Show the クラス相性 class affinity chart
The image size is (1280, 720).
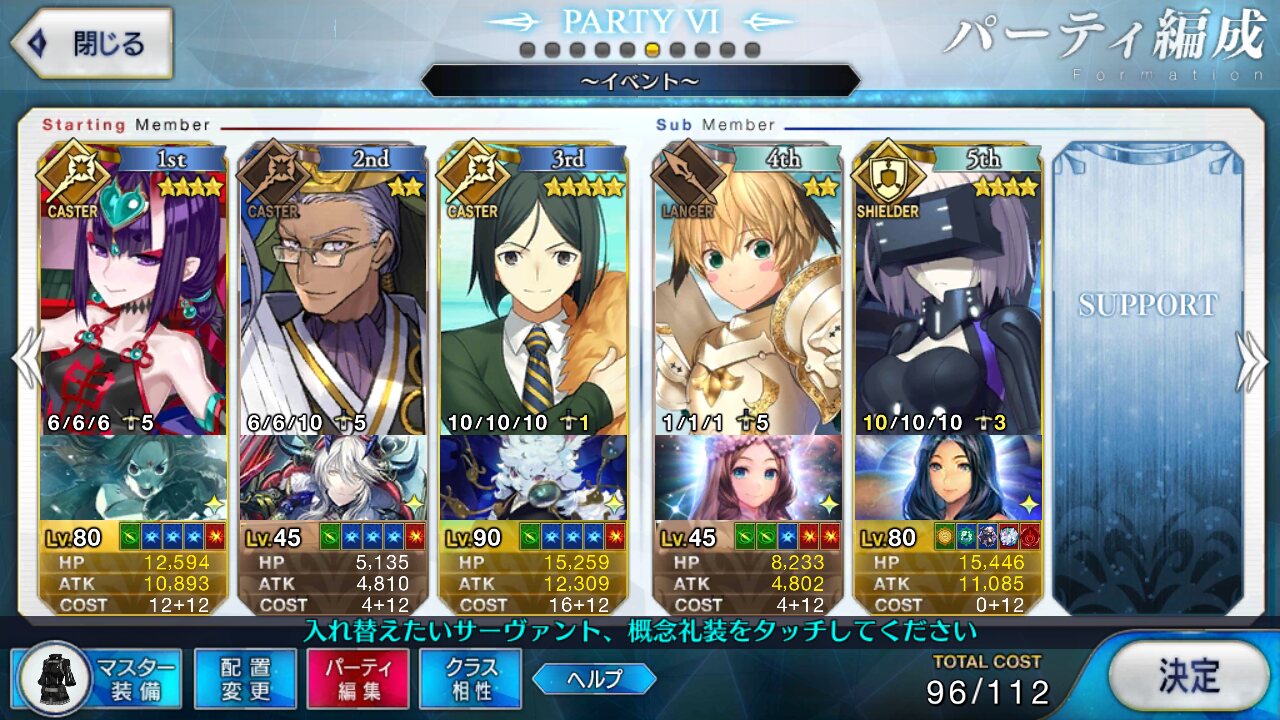click(x=471, y=679)
